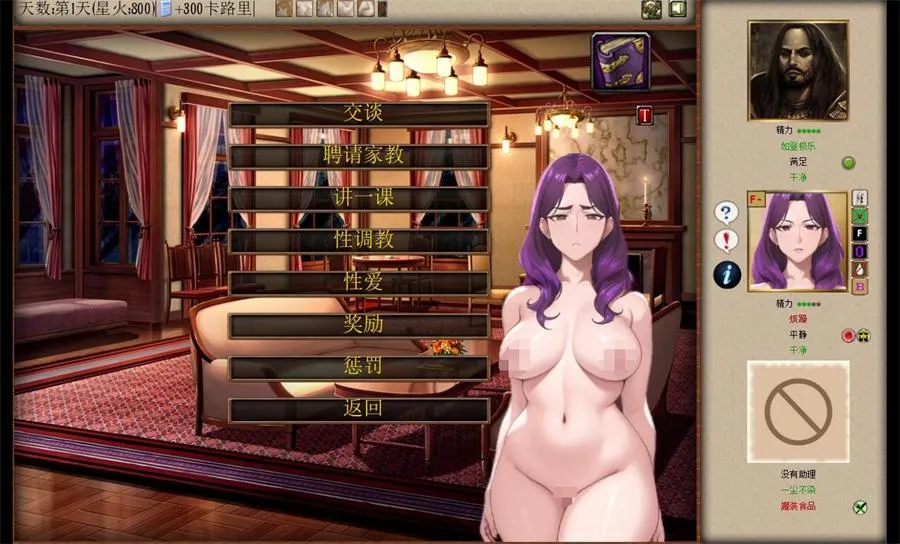Select the 惩罚 punish option
This screenshot has height=544, width=900.
click(359, 367)
